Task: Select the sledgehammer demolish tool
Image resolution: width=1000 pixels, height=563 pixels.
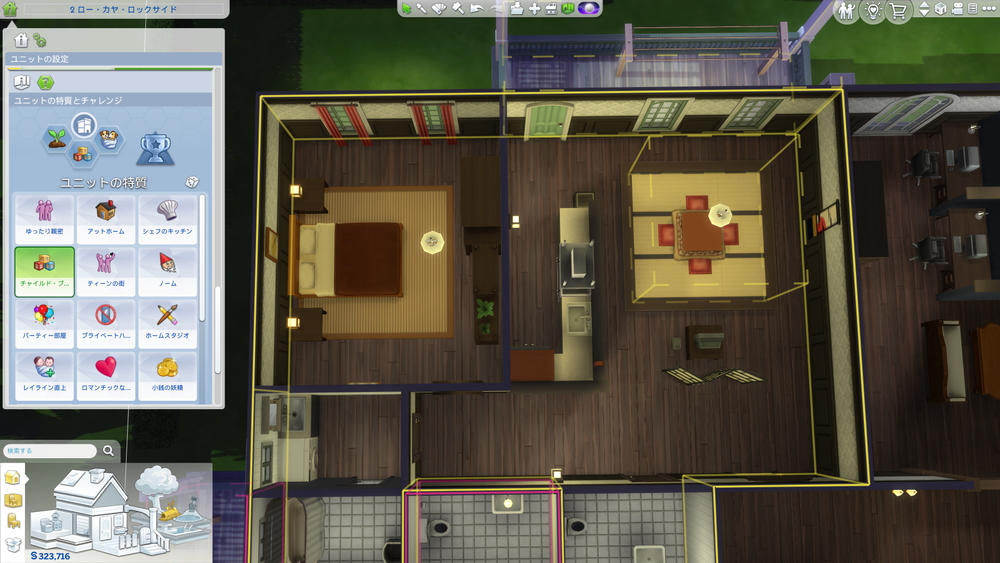Action: 458,9
